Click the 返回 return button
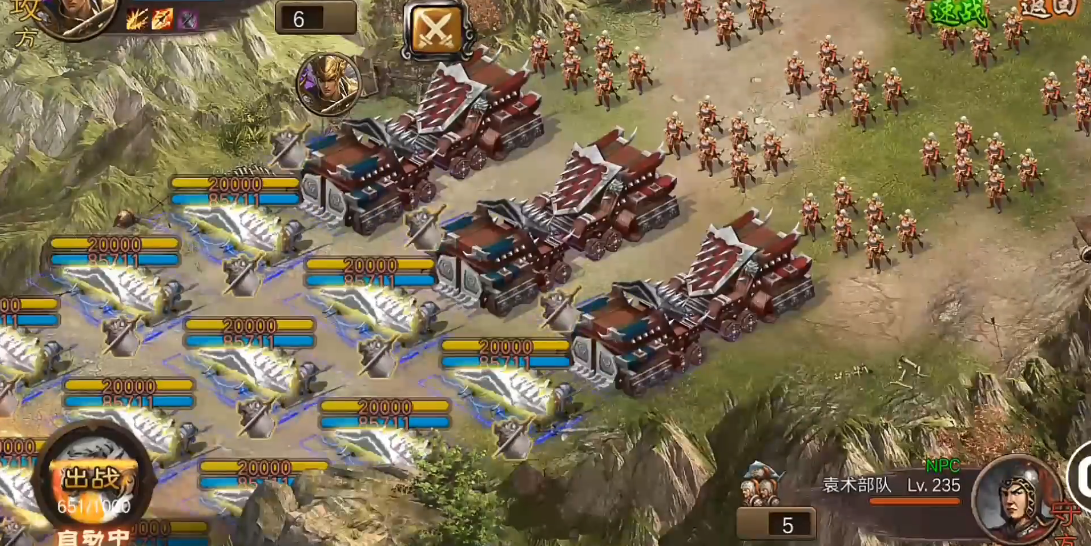This screenshot has width=1091, height=546. coord(1049,9)
